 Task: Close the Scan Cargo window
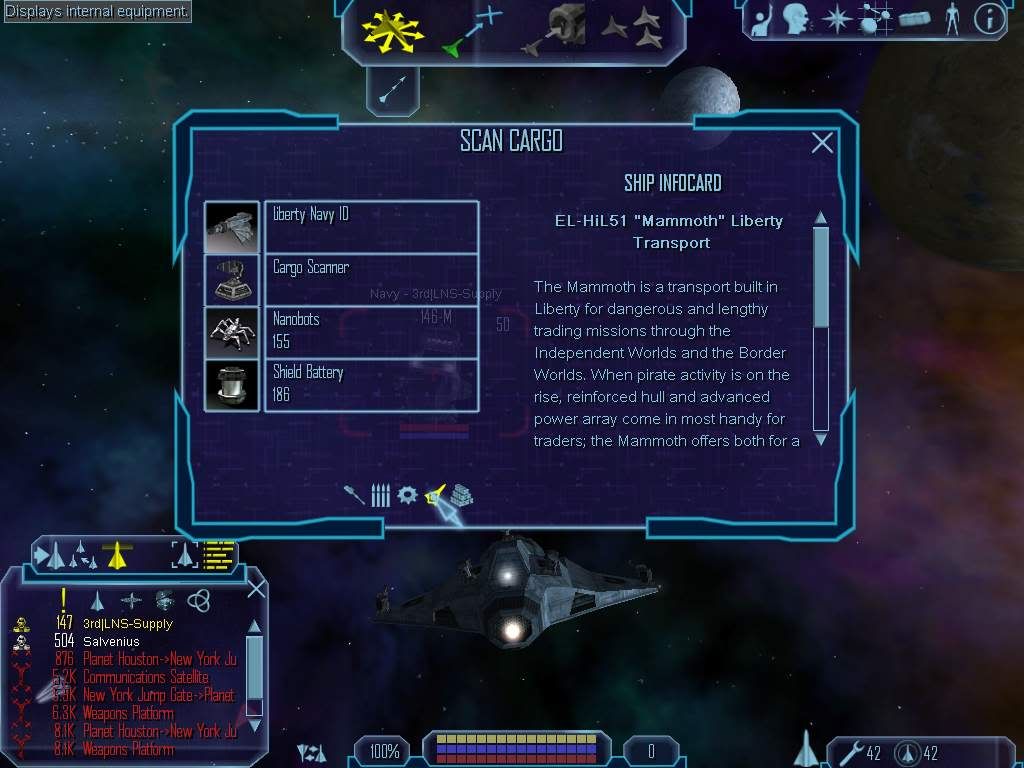tap(822, 143)
